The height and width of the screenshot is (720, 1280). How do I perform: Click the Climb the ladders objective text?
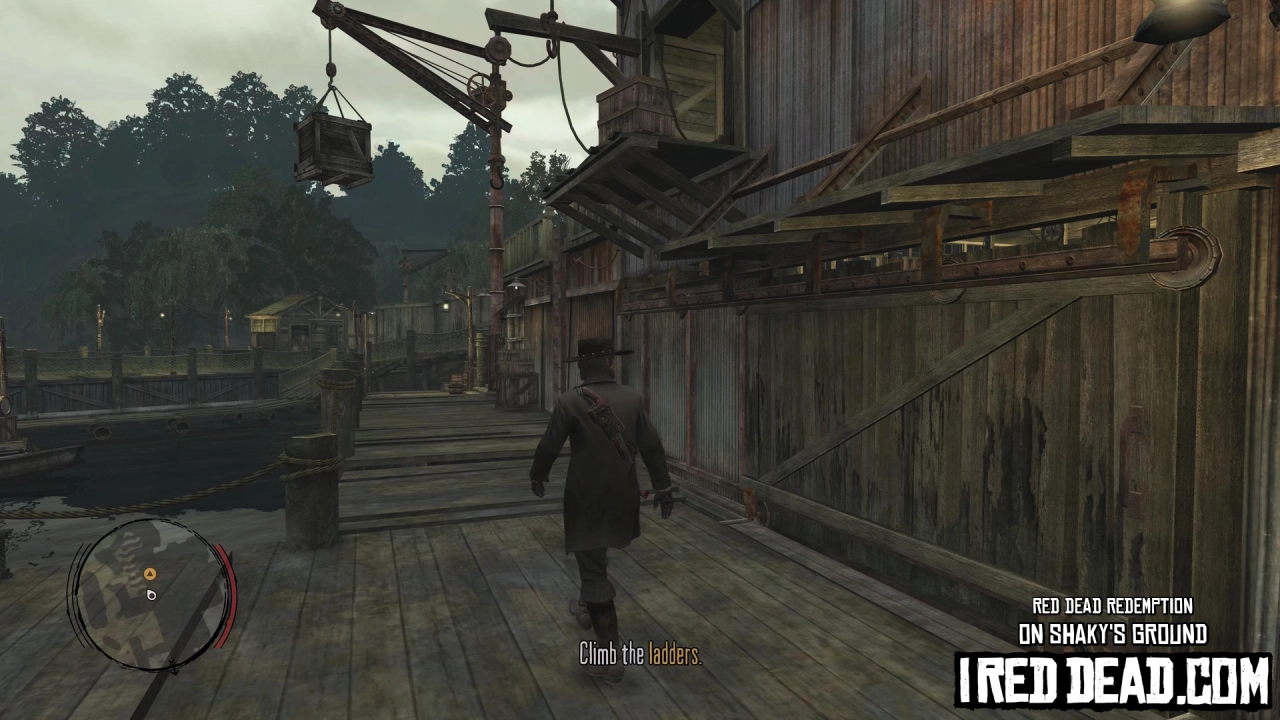tap(640, 657)
